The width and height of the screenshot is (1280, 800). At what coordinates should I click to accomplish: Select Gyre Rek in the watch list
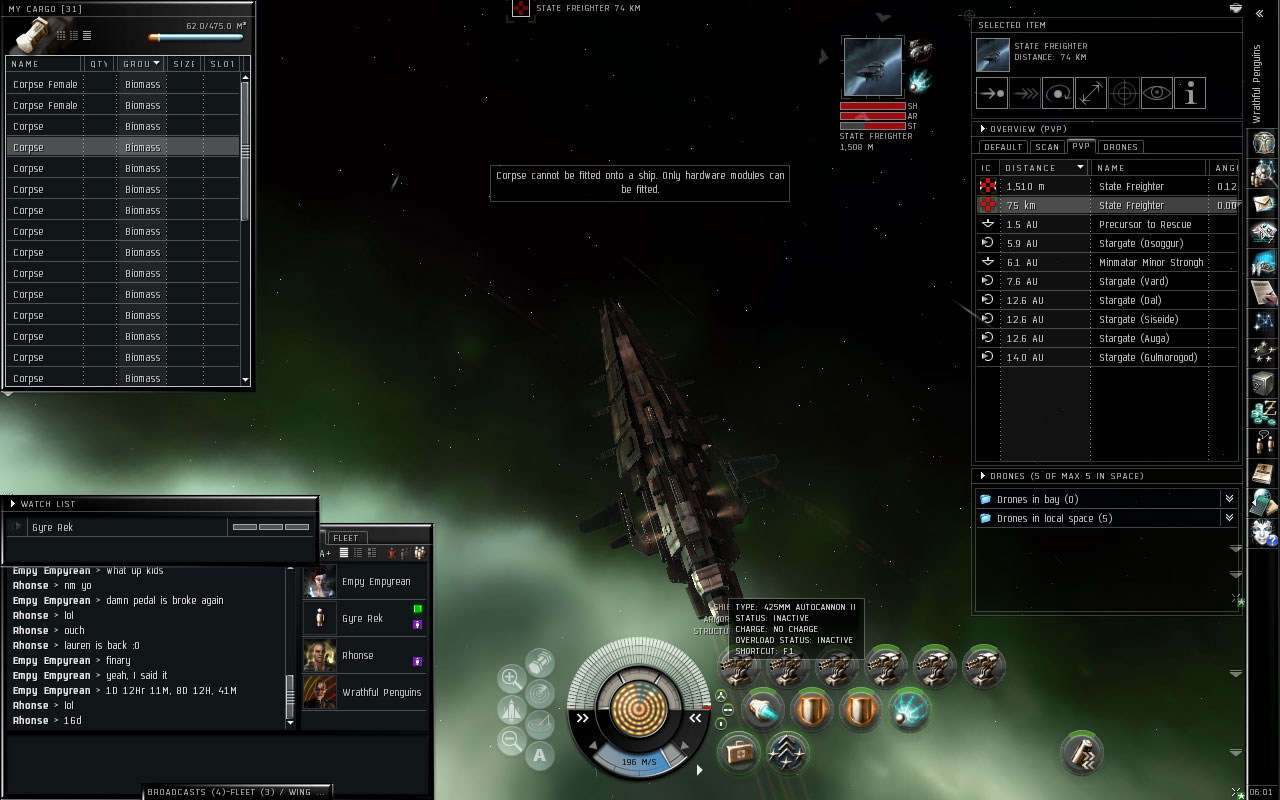point(52,527)
